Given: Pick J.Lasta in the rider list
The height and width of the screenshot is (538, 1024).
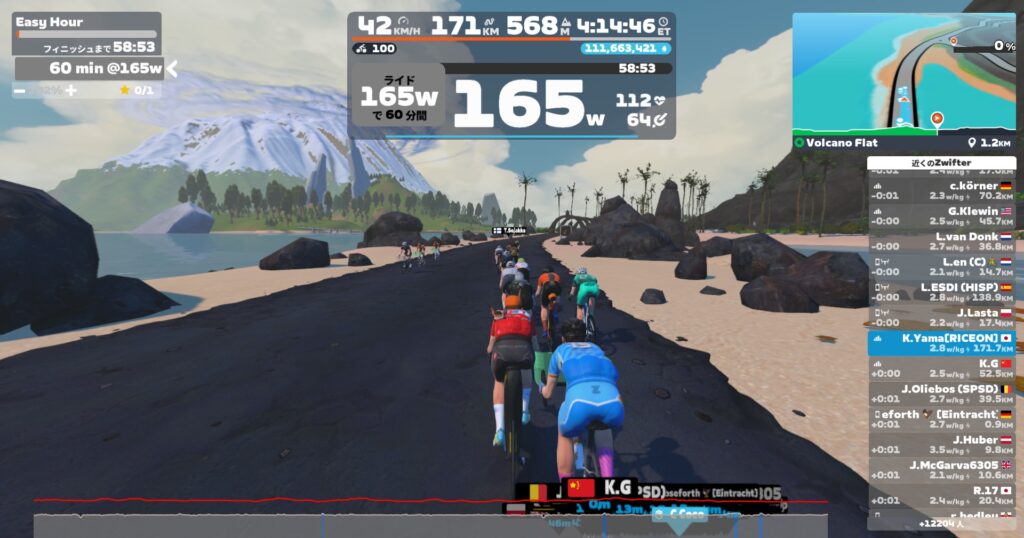Looking at the screenshot, I should [x=941, y=317].
